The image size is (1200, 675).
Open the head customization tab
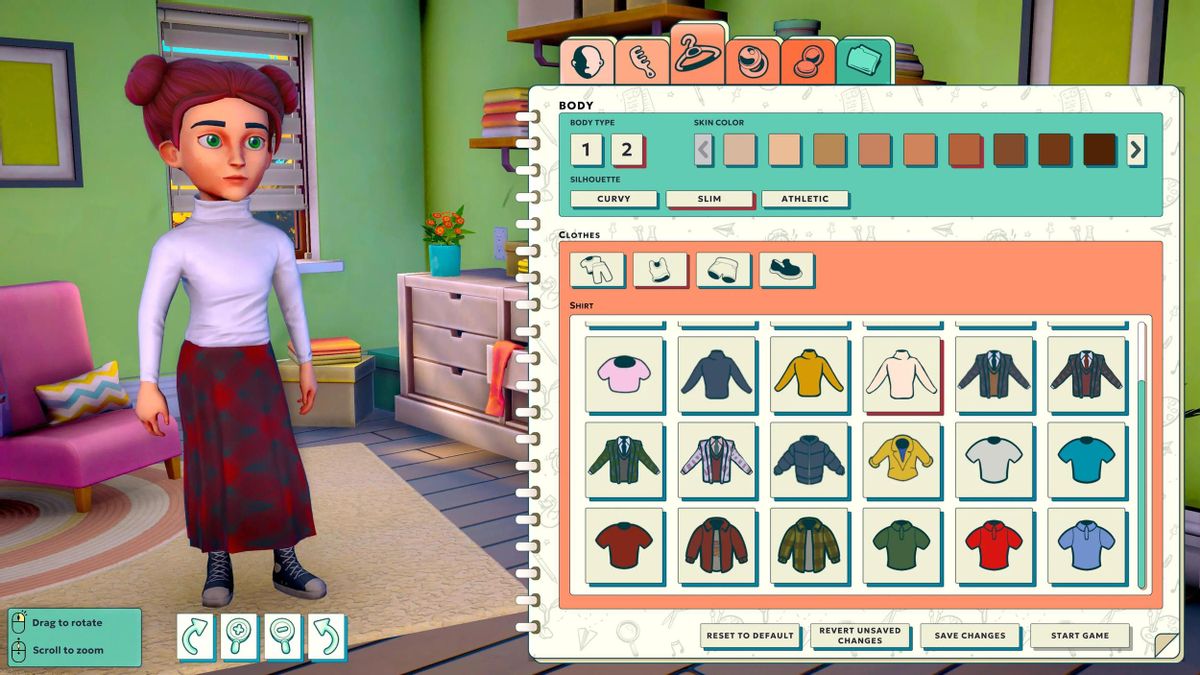tap(586, 61)
